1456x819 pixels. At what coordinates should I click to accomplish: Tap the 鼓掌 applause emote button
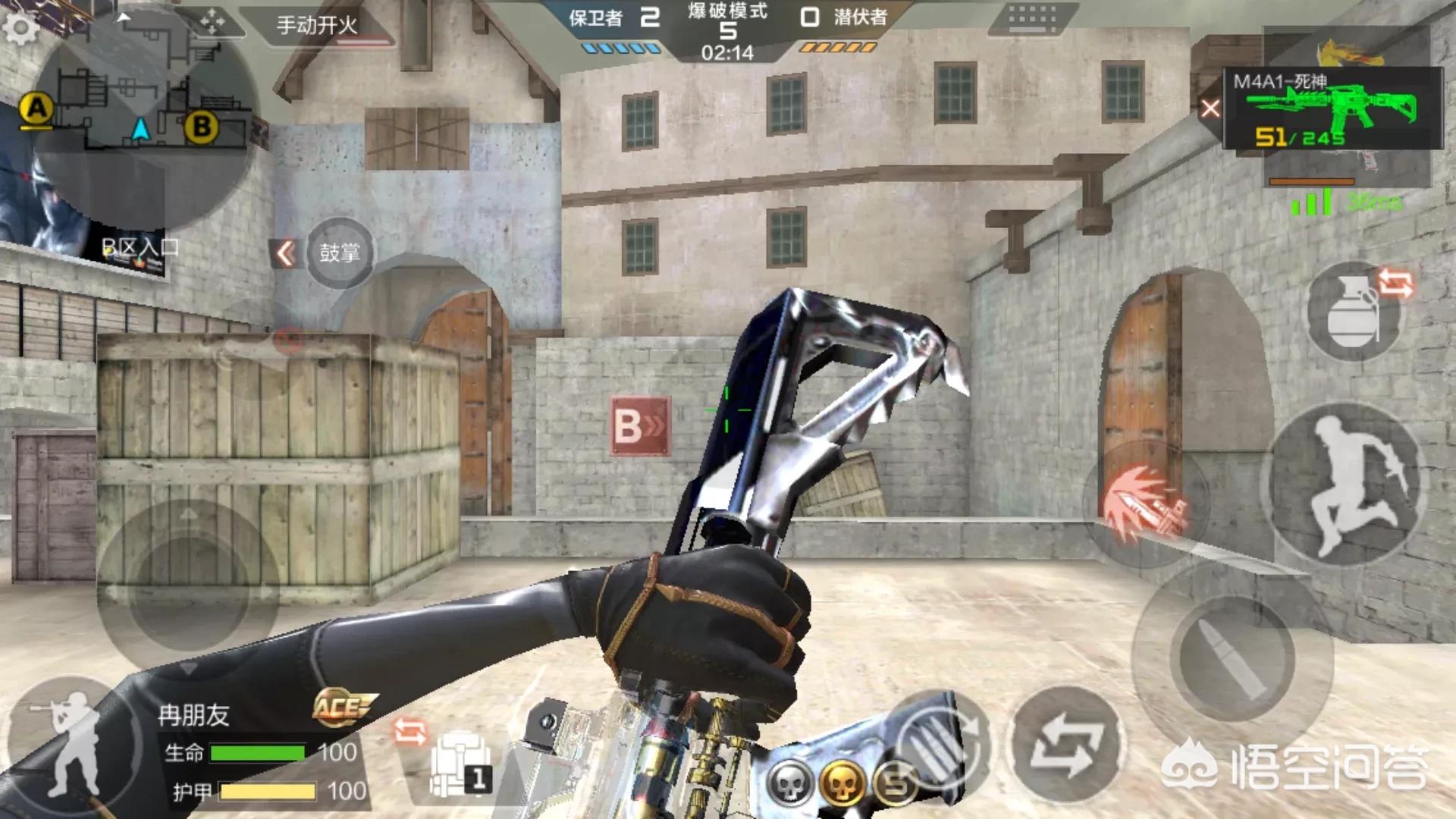339,253
